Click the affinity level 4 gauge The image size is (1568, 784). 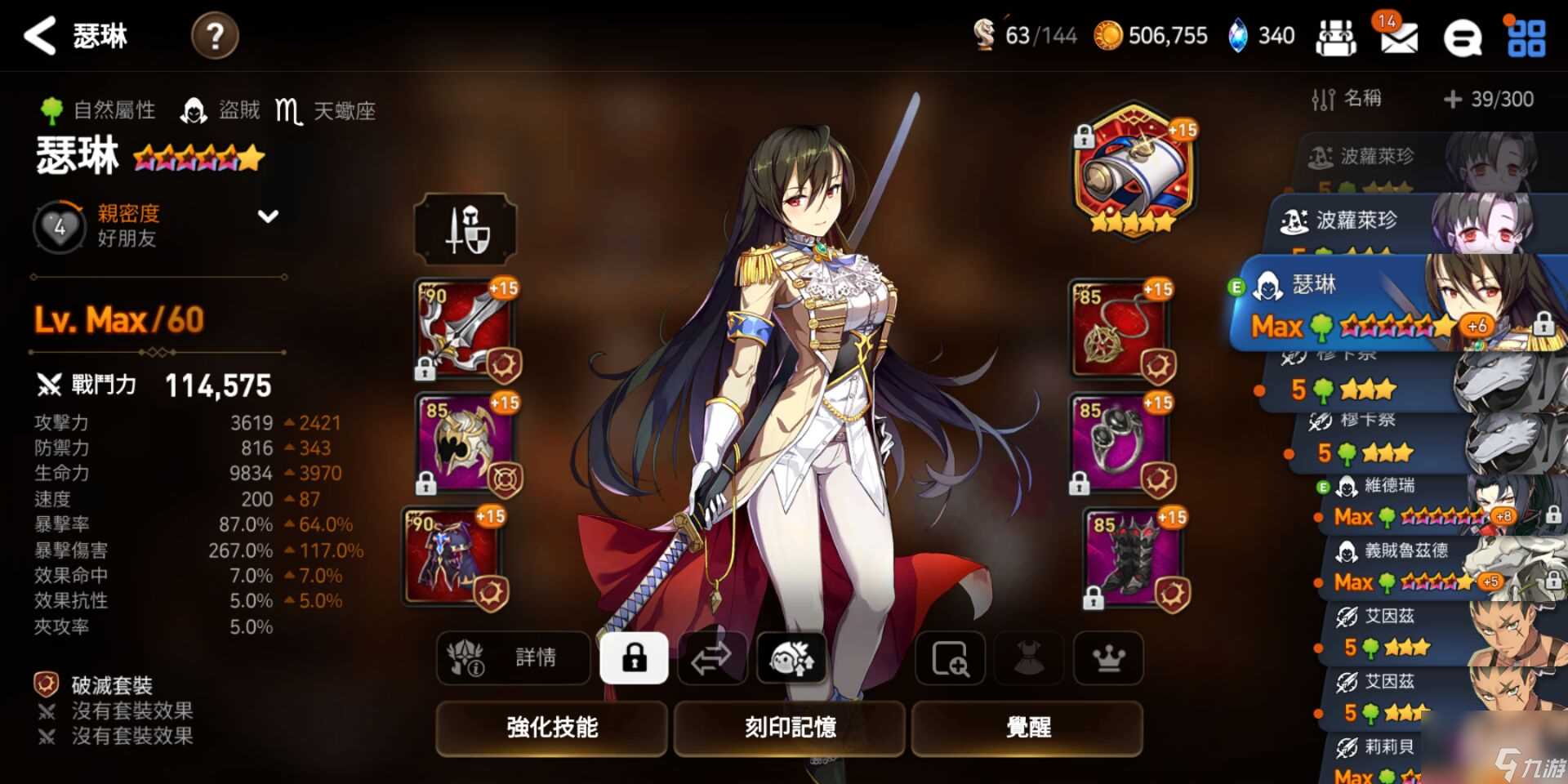[x=57, y=225]
